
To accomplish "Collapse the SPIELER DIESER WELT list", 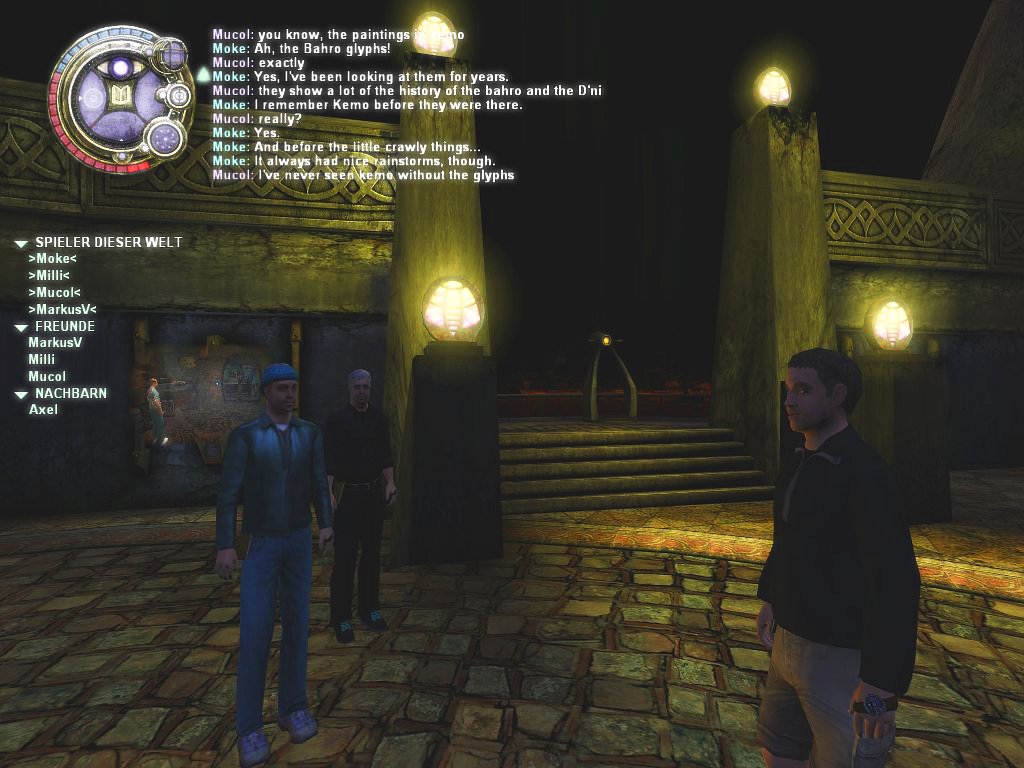I will (21, 243).
